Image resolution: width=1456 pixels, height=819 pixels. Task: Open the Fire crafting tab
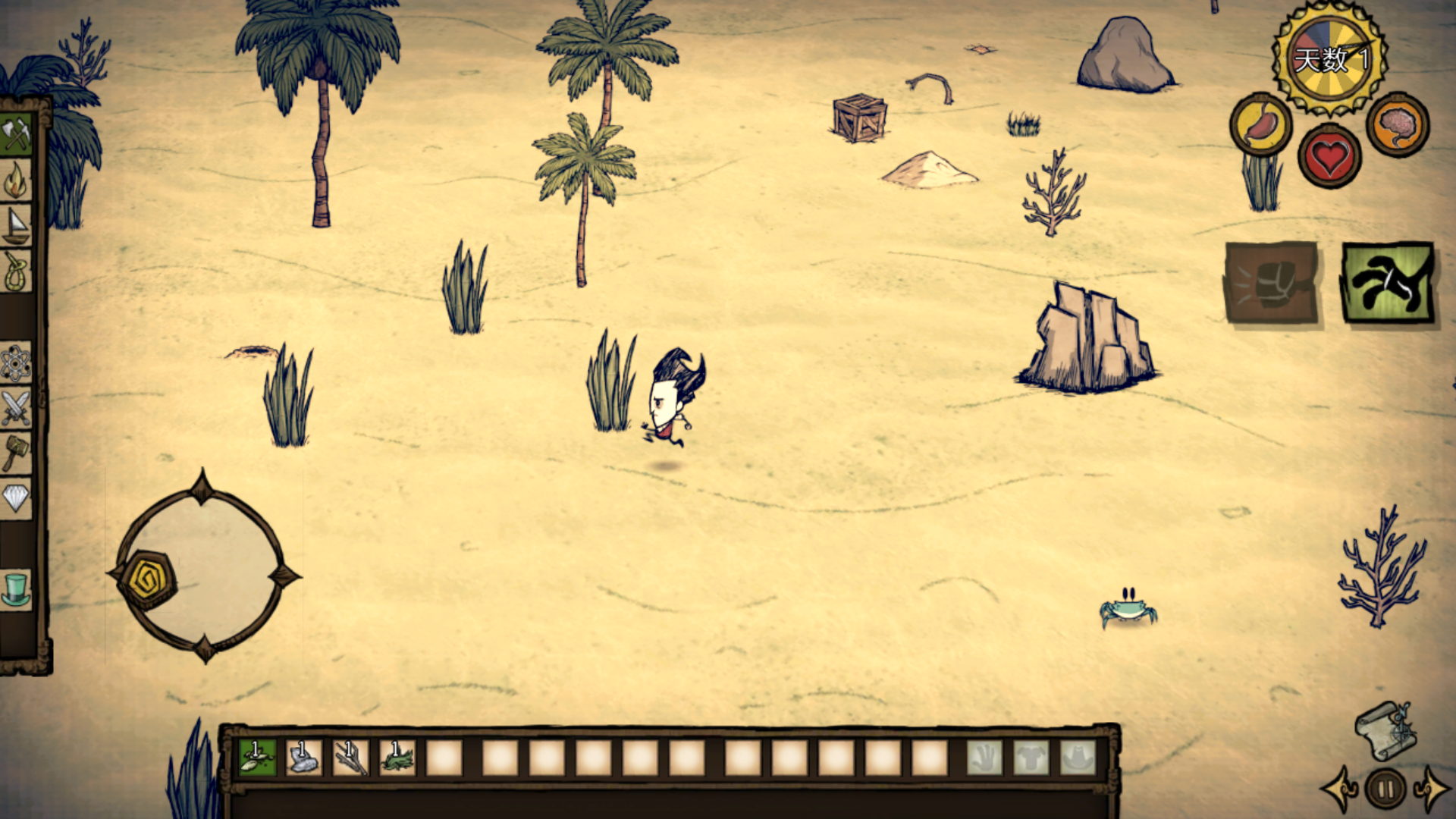click(x=15, y=181)
